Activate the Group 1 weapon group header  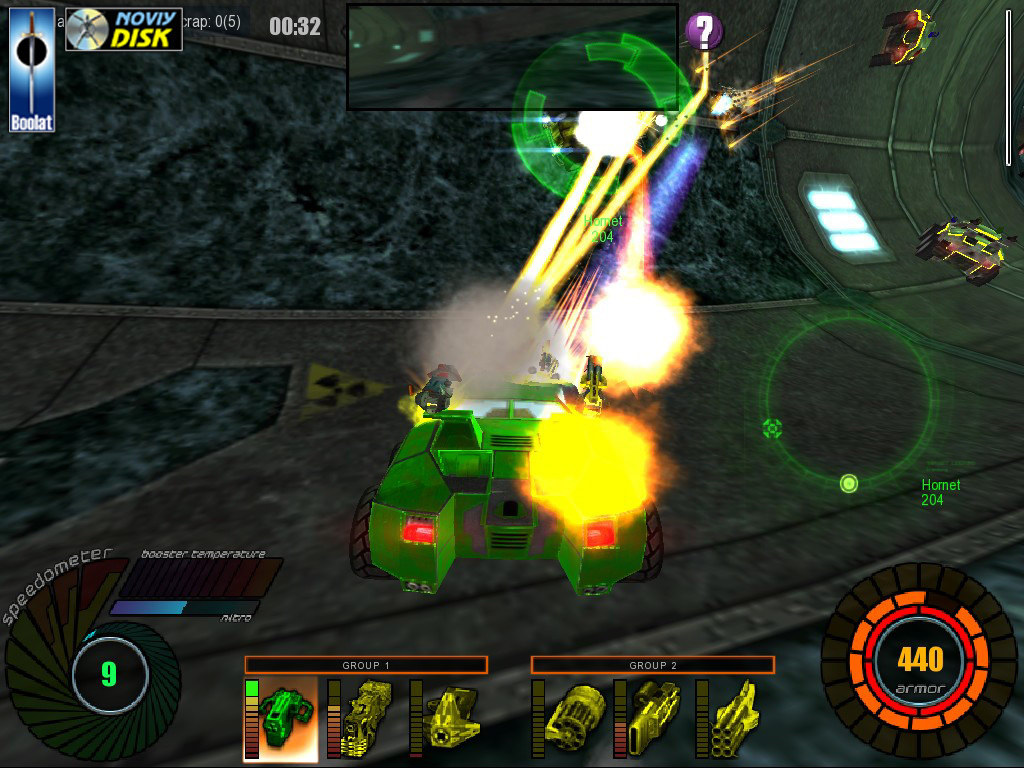(x=366, y=665)
